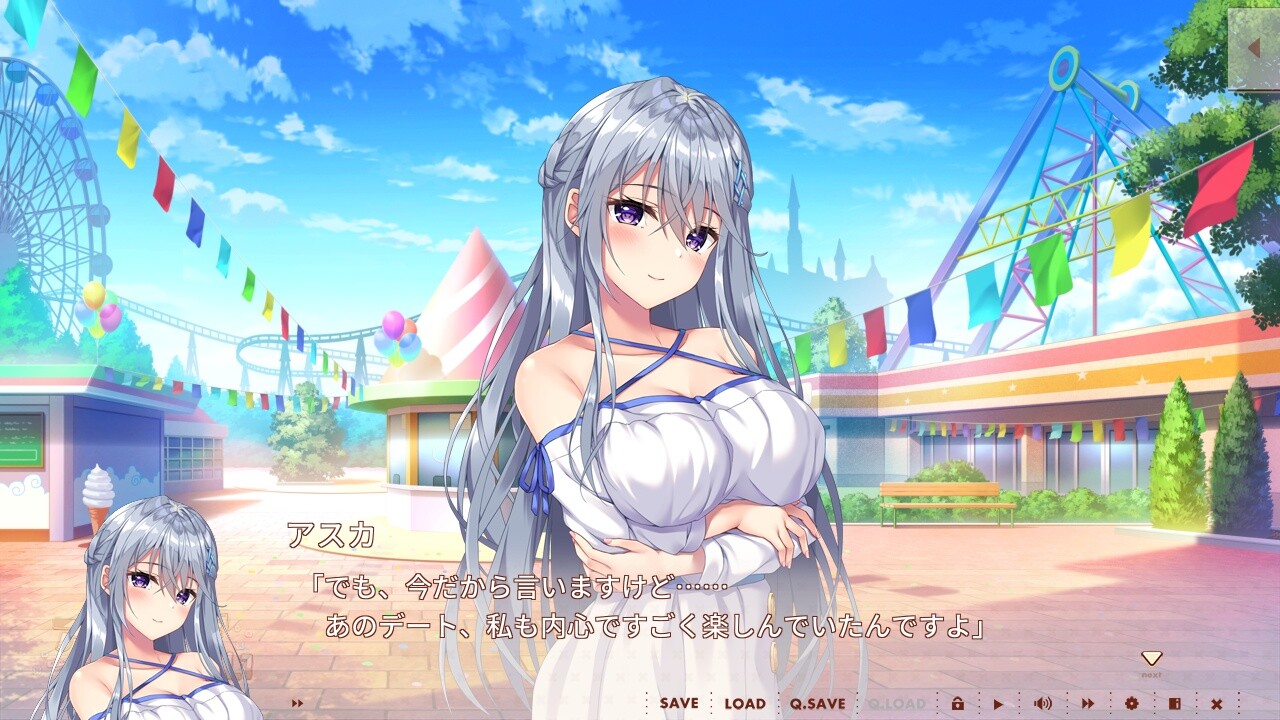Enable skip mode with the double-arrow icon

pos(1088,703)
